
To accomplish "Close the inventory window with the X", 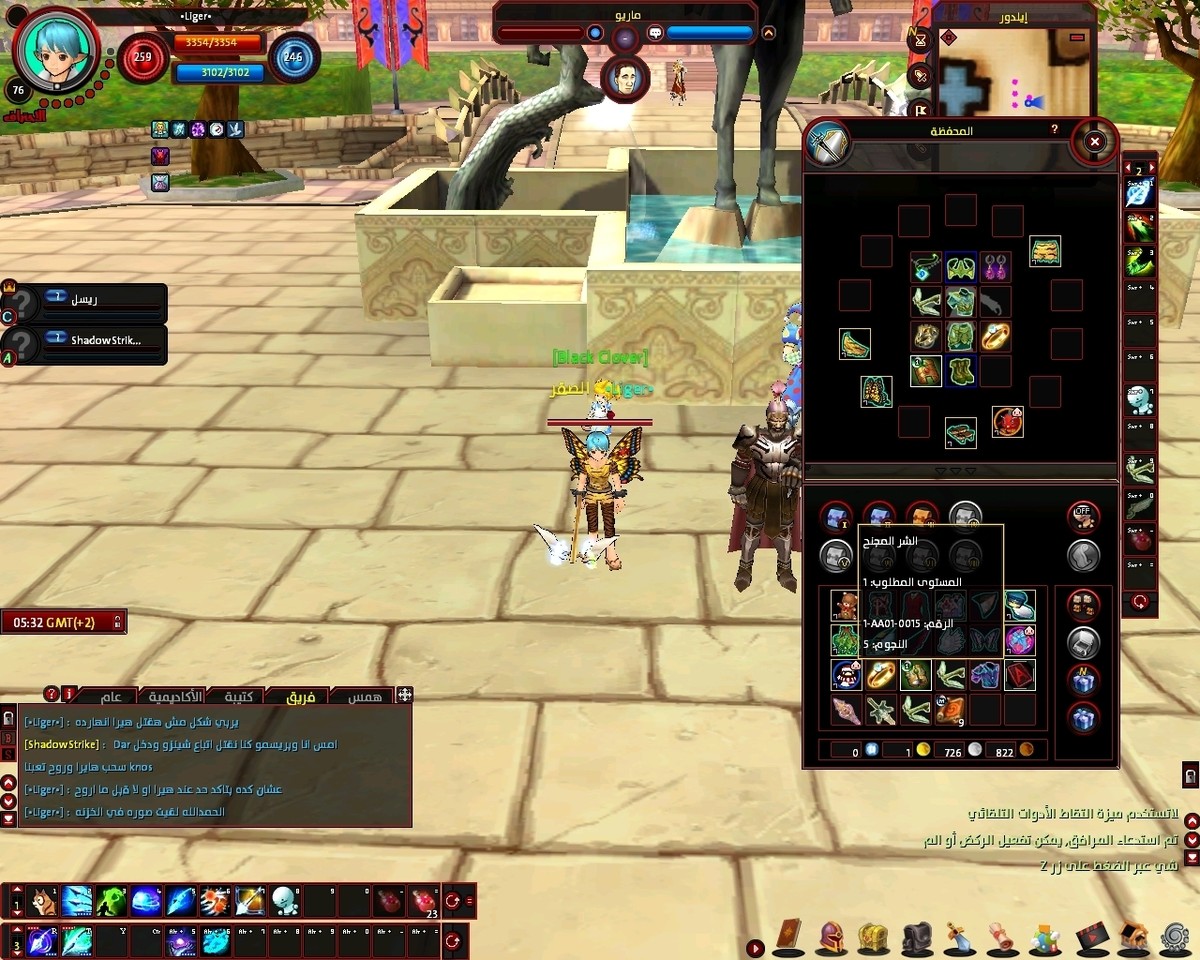I will [x=1094, y=142].
